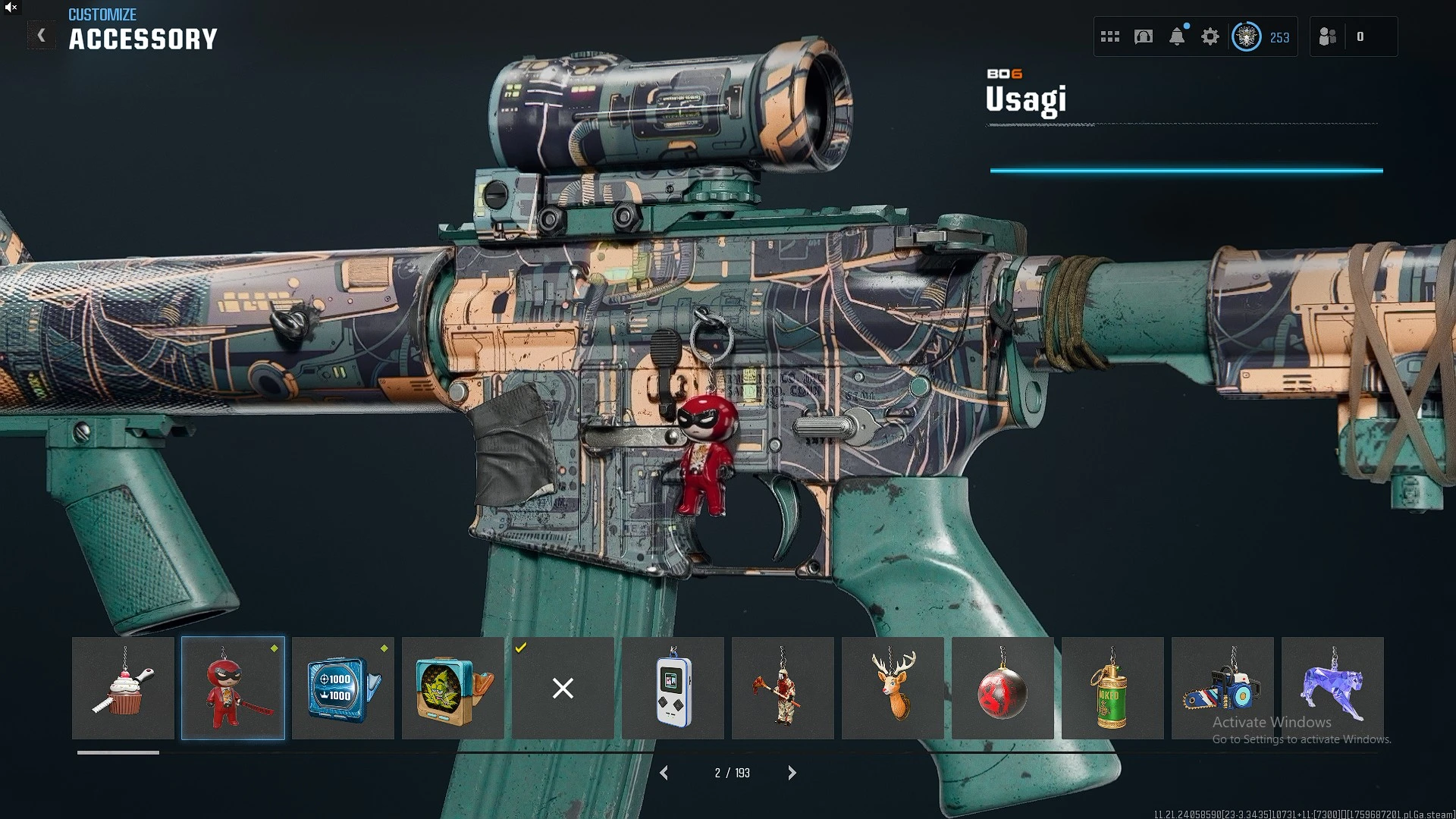Pick the red and black ornament charm
The height and width of the screenshot is (819, 1456).
[x=1003, y=688]
